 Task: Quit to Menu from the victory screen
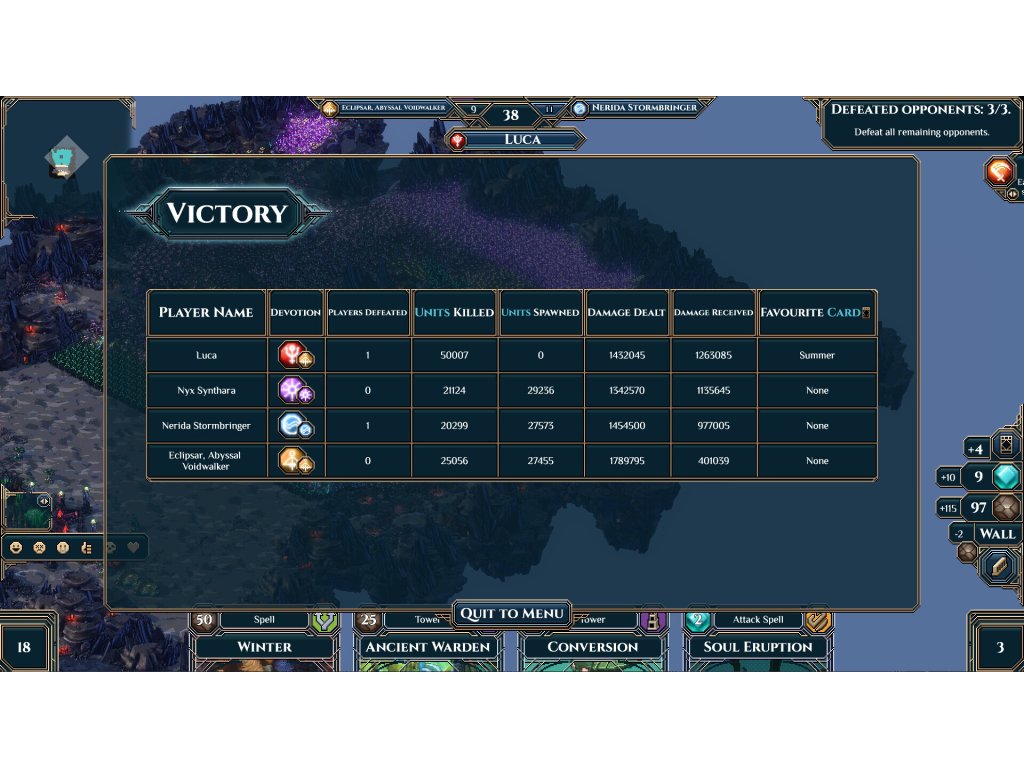512,613
